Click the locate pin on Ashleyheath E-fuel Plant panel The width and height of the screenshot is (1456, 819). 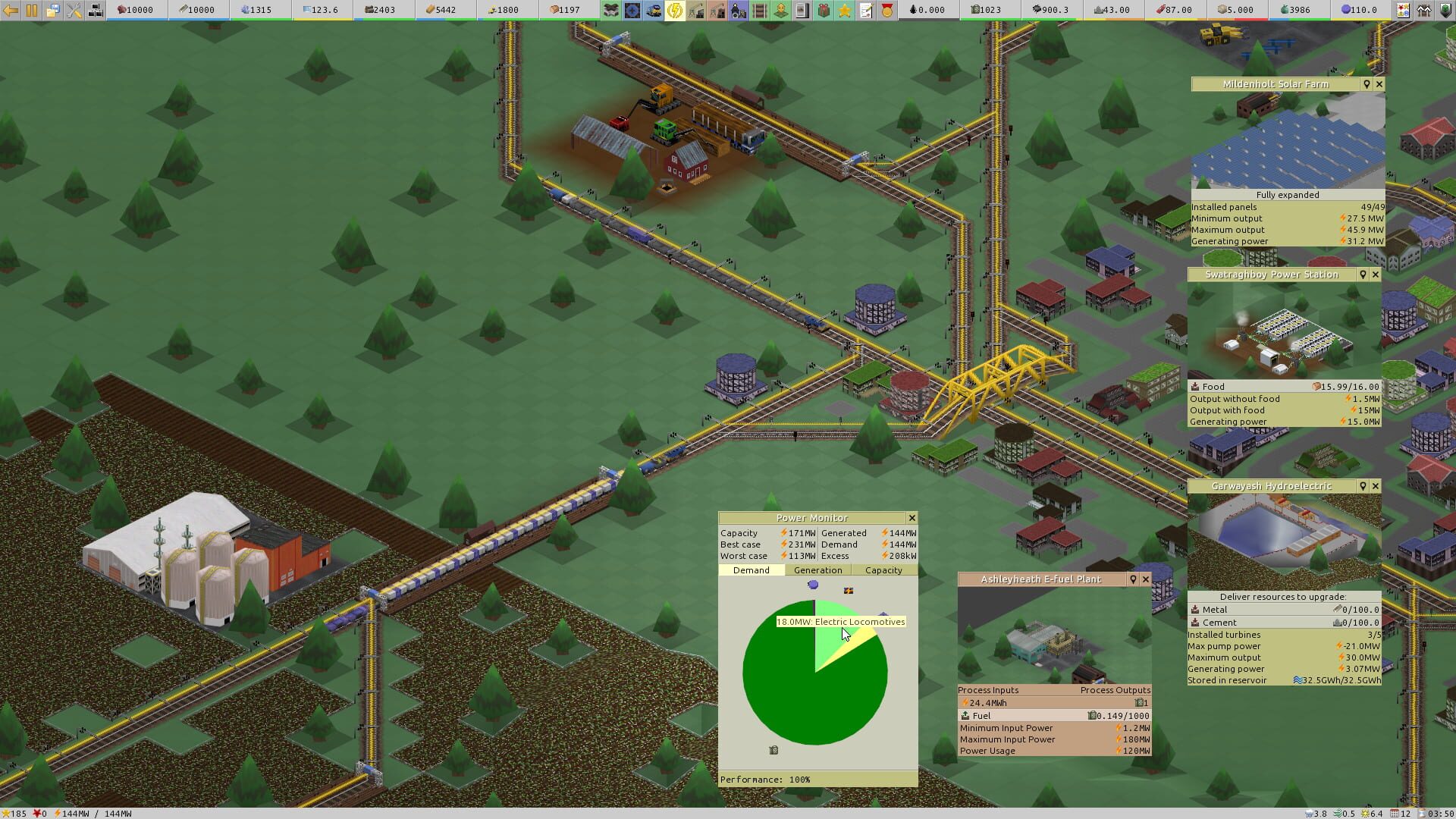[x=1132, y=579]
